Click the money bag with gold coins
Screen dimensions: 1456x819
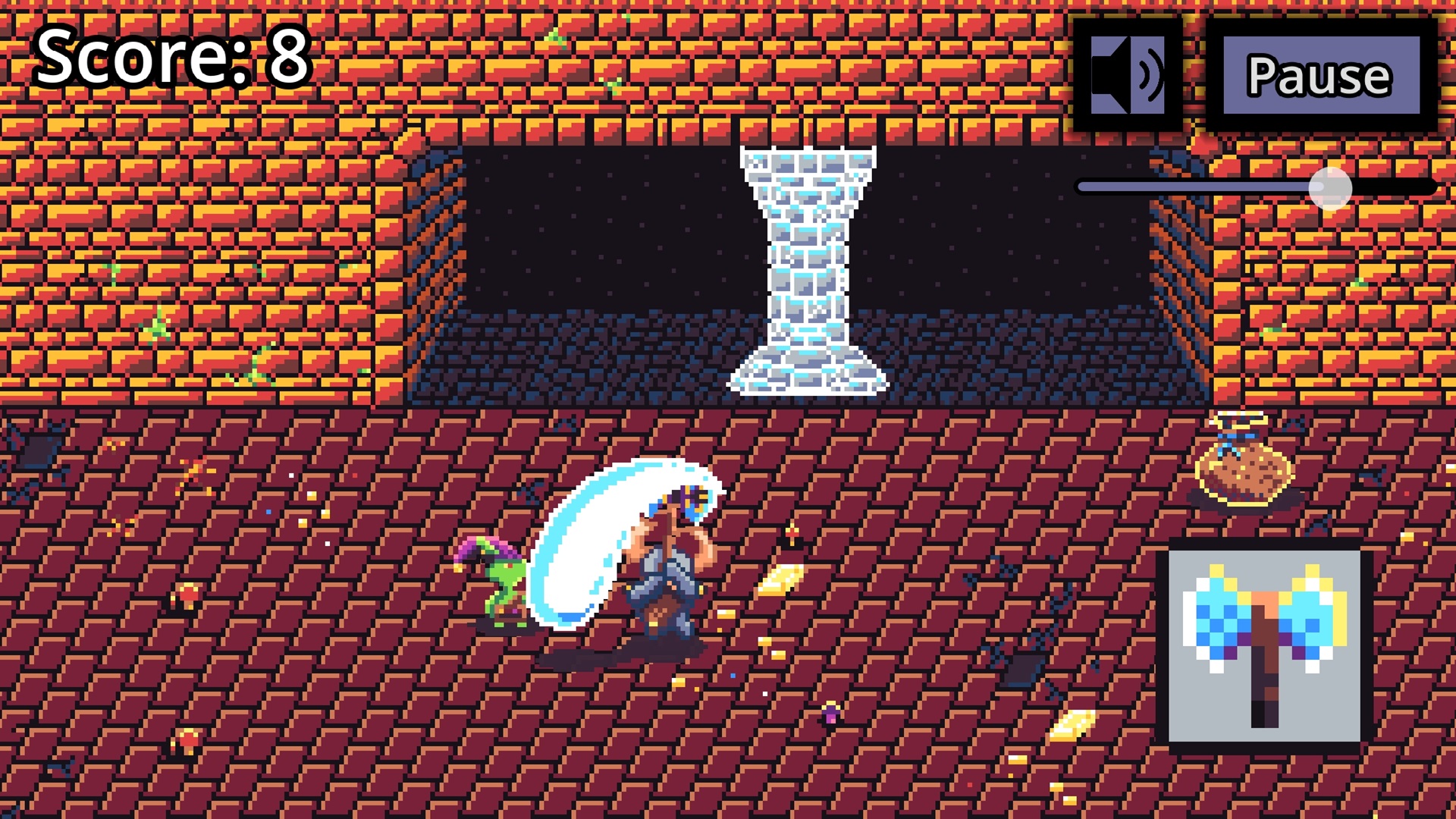click(1244, 474)
